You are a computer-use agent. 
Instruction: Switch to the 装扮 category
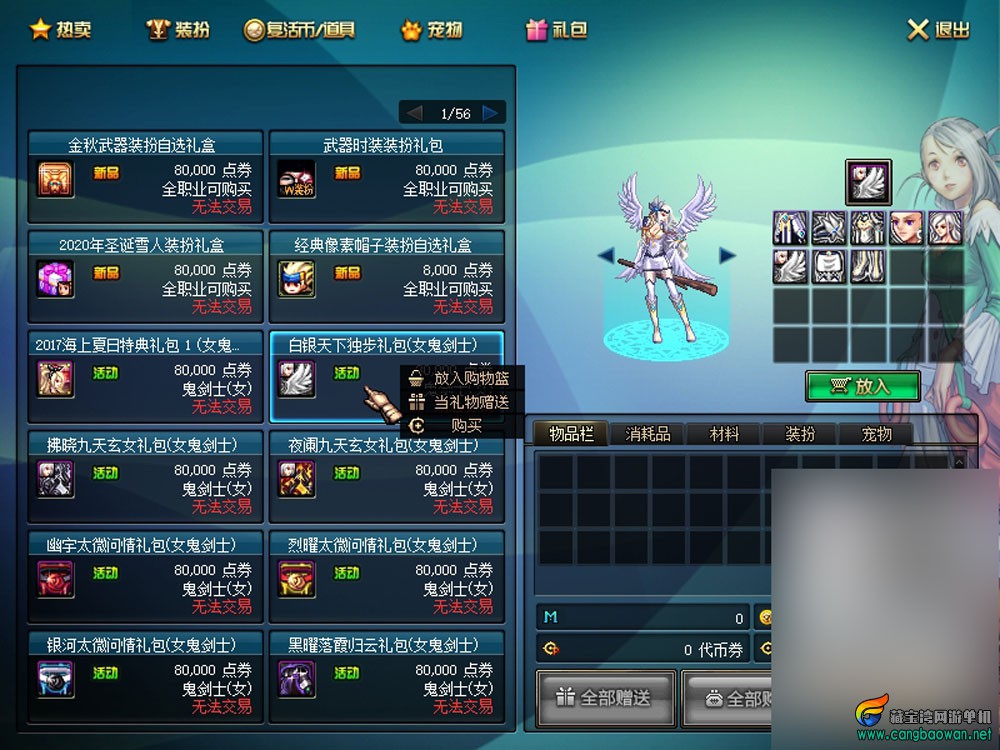(179, 30)
